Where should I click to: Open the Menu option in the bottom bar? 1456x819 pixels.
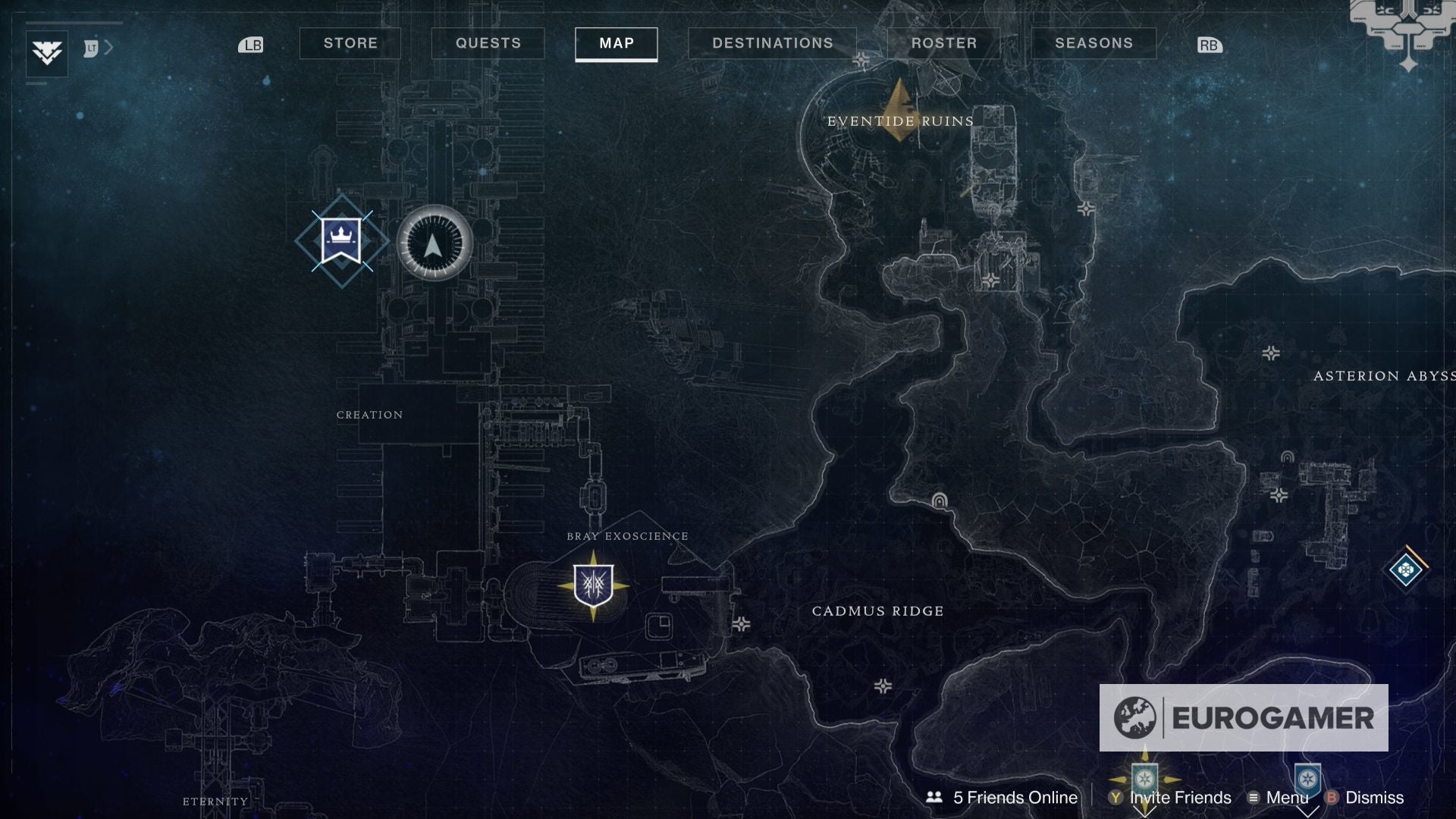coord(1287,798)
